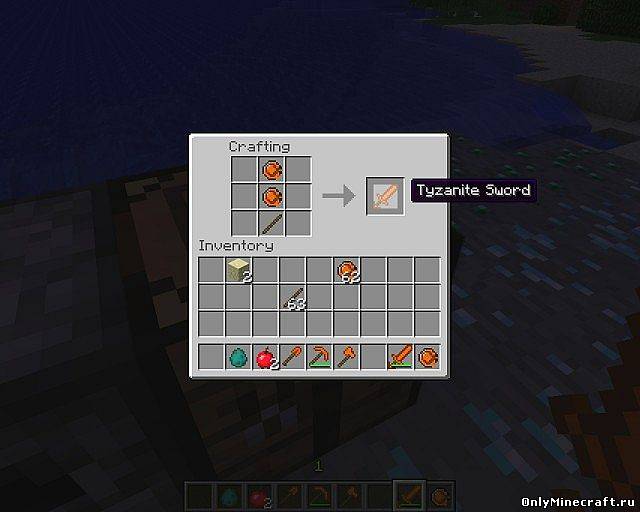Screen dimensions: 640x512
Task: Pick up the stick in the crafting grid
Action: pos(271,222)
